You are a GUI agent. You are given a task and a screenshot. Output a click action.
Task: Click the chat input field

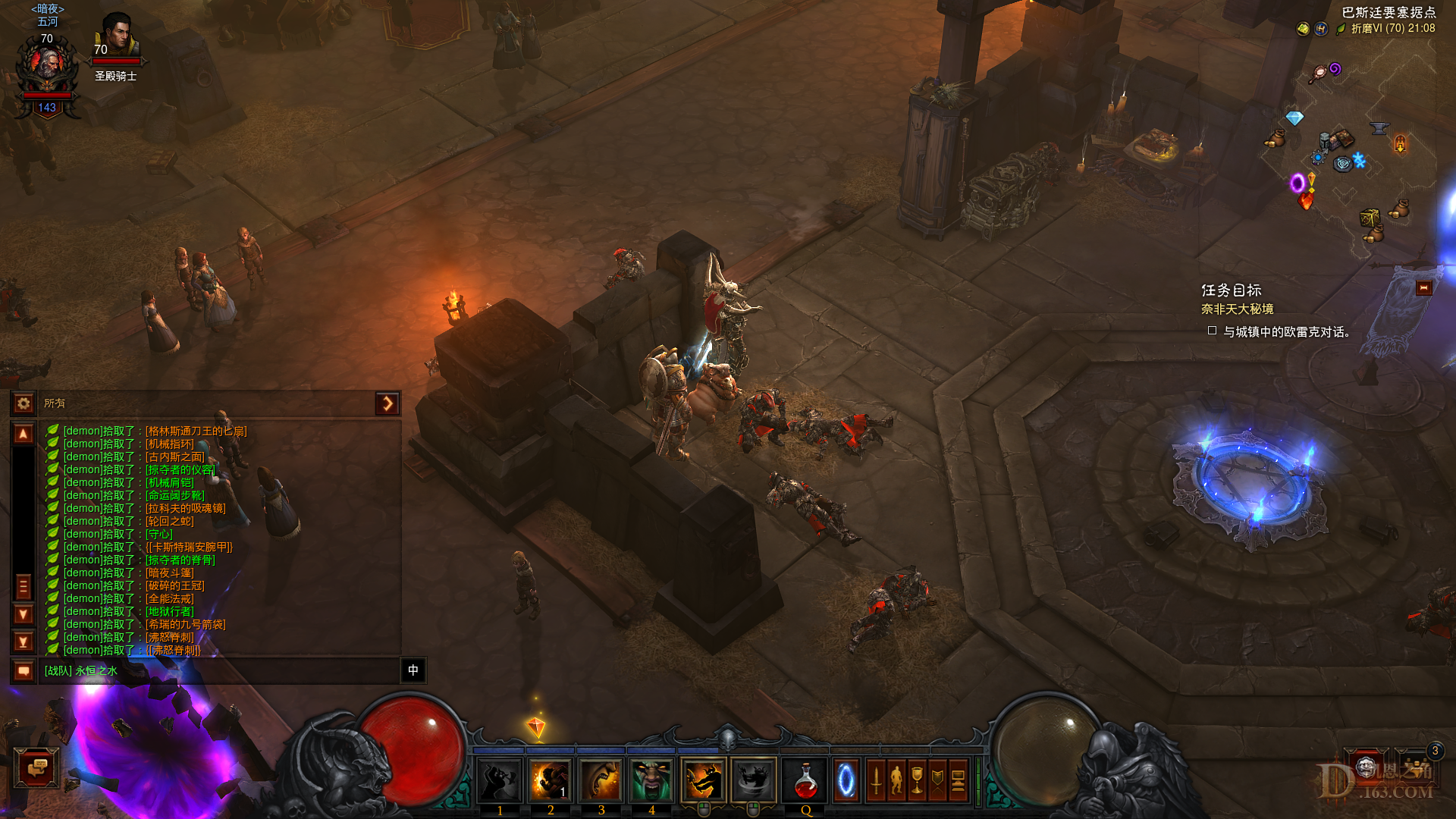(220, 670)
